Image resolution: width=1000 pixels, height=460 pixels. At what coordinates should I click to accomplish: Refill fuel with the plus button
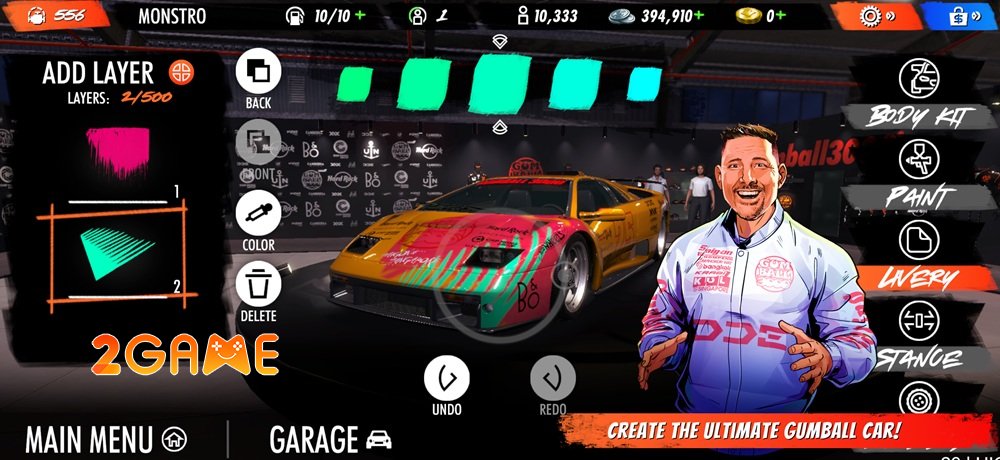click(360, 16)
